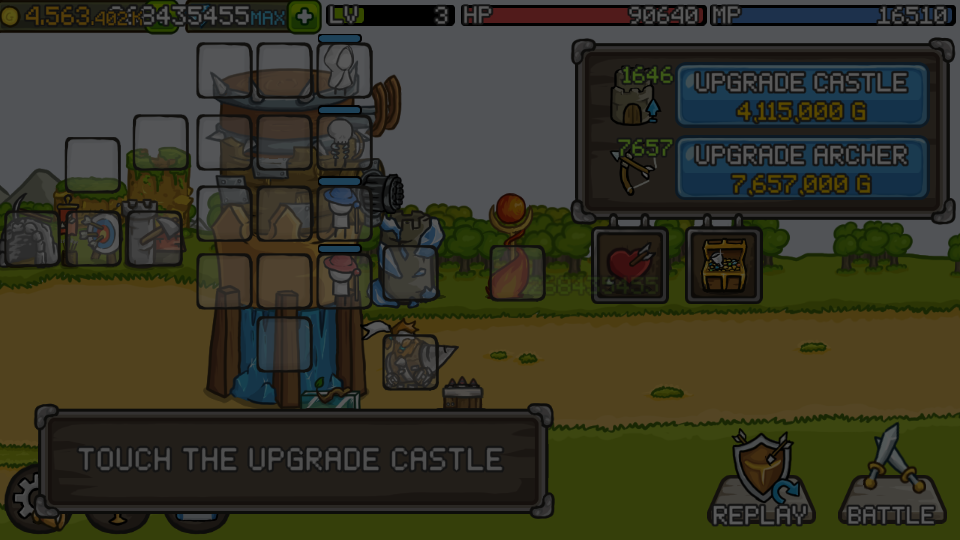This screenshot has height=540, width=960.
Task: Replay the previous wave
Action: coord(762,480)
